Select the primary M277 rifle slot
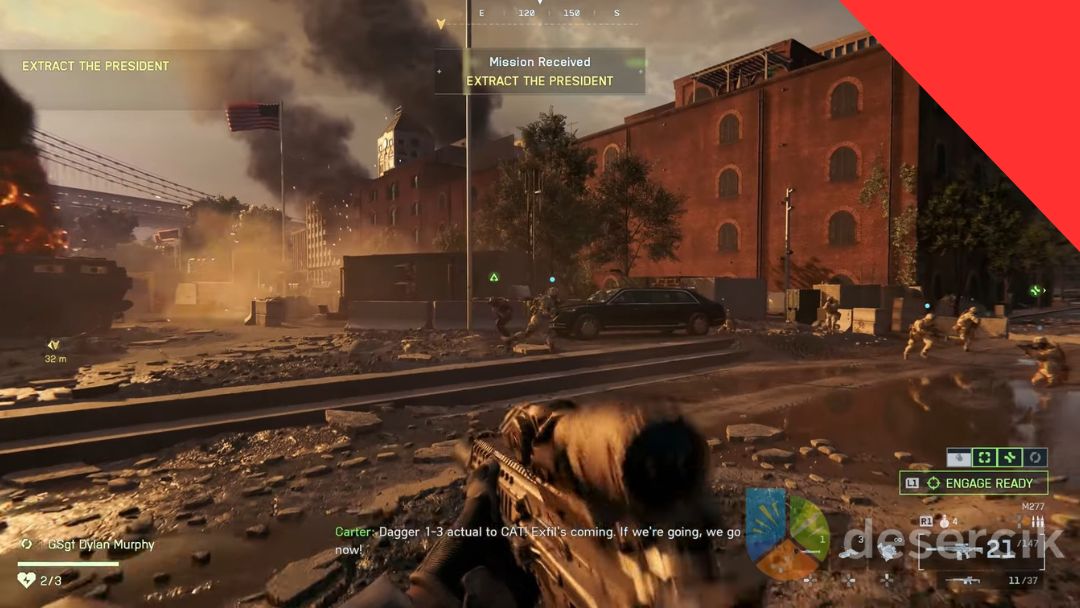 pyautogui.click(x=981, y=550)
